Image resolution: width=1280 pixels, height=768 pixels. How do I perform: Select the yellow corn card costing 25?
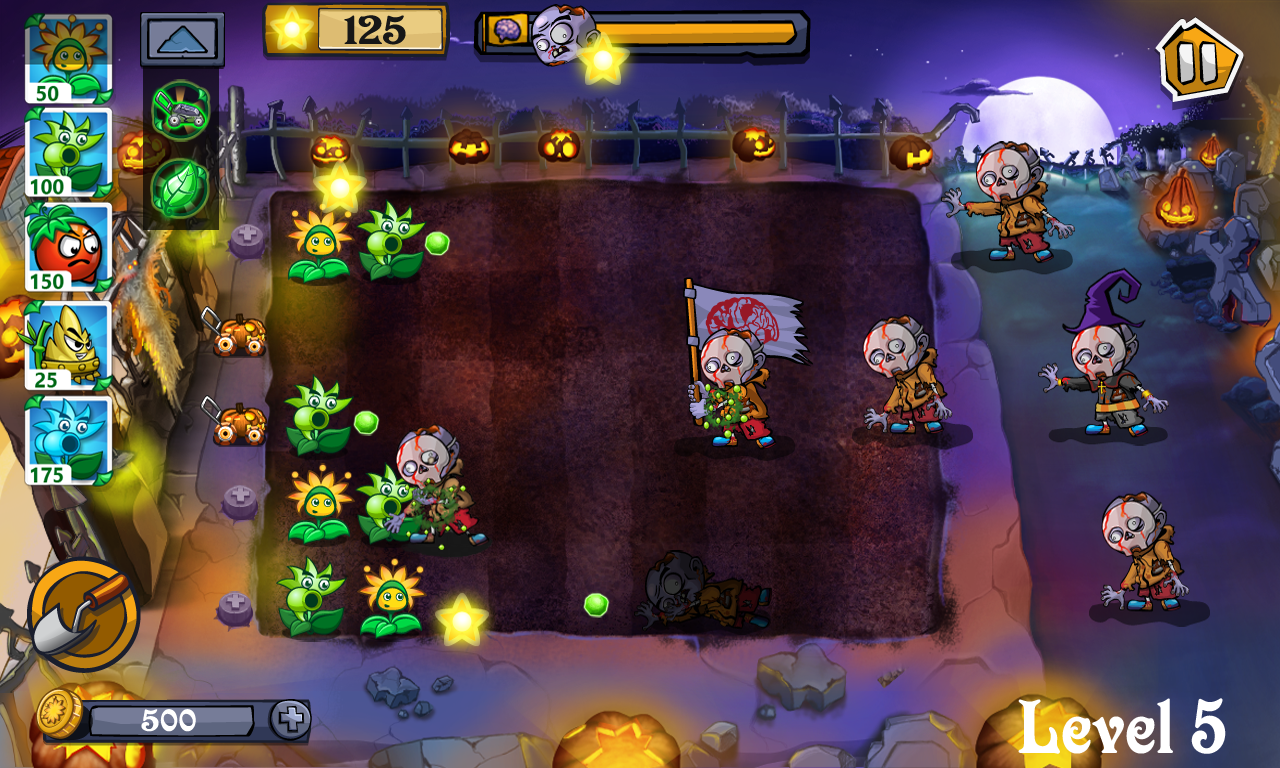point(68,345)
